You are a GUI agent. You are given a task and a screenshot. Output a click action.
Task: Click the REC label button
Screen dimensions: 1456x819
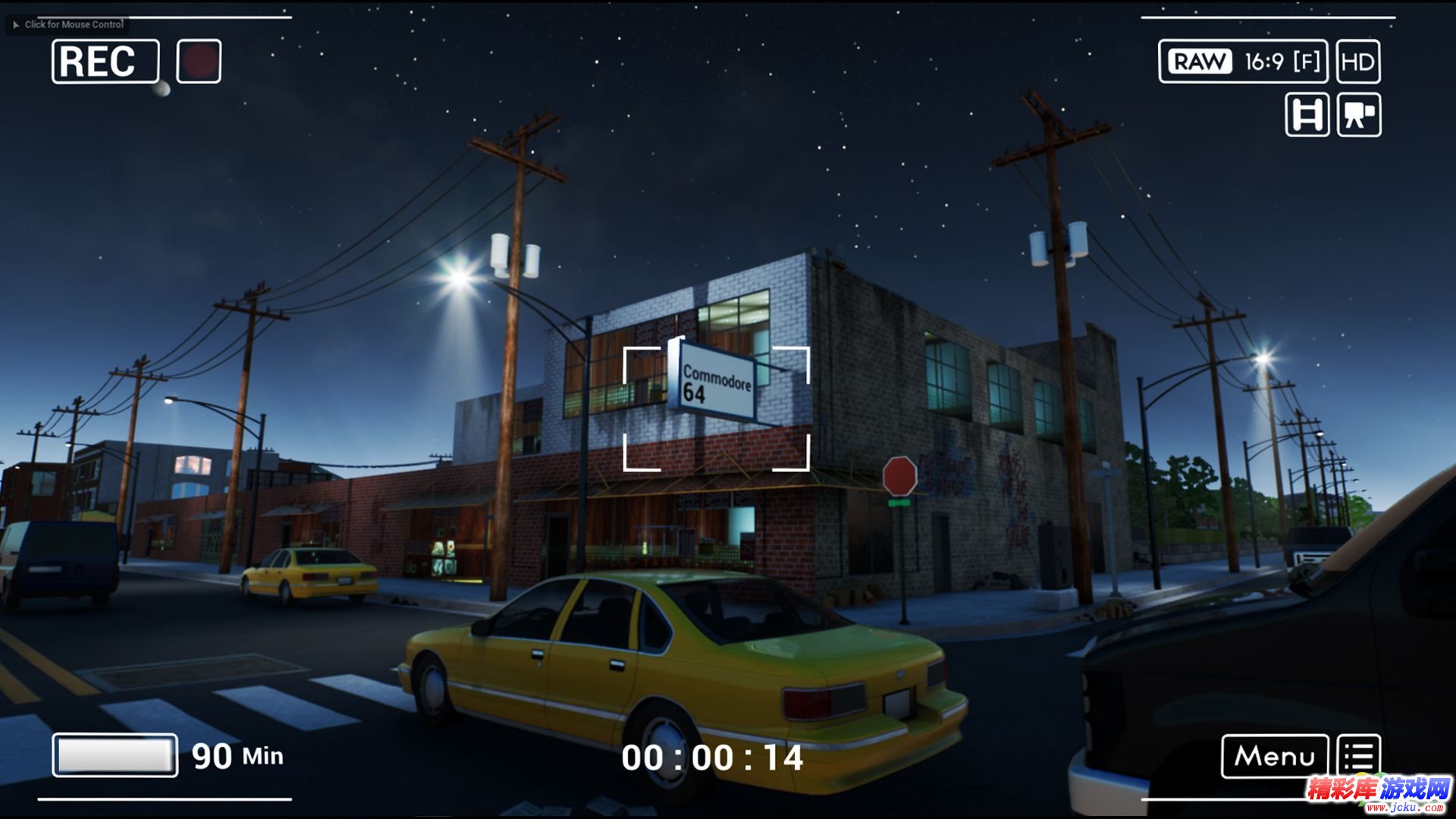click(x=105, y=61)
